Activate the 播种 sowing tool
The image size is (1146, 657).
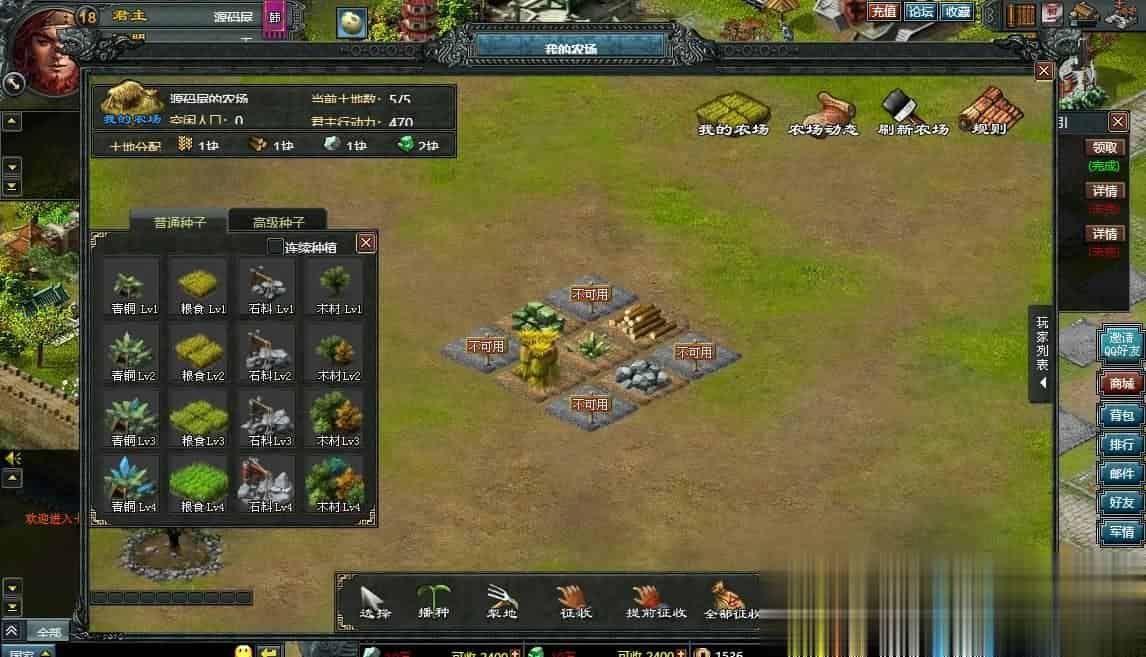click(x=433, y=601)
